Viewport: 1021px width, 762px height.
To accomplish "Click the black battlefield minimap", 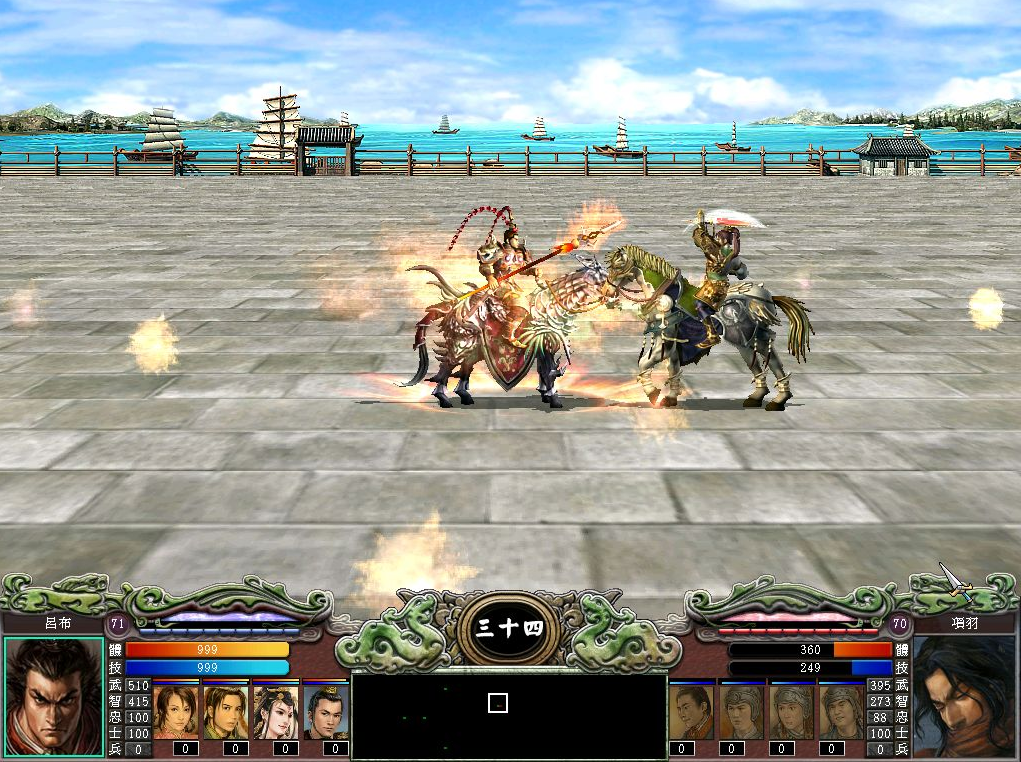I will [509, 716].
